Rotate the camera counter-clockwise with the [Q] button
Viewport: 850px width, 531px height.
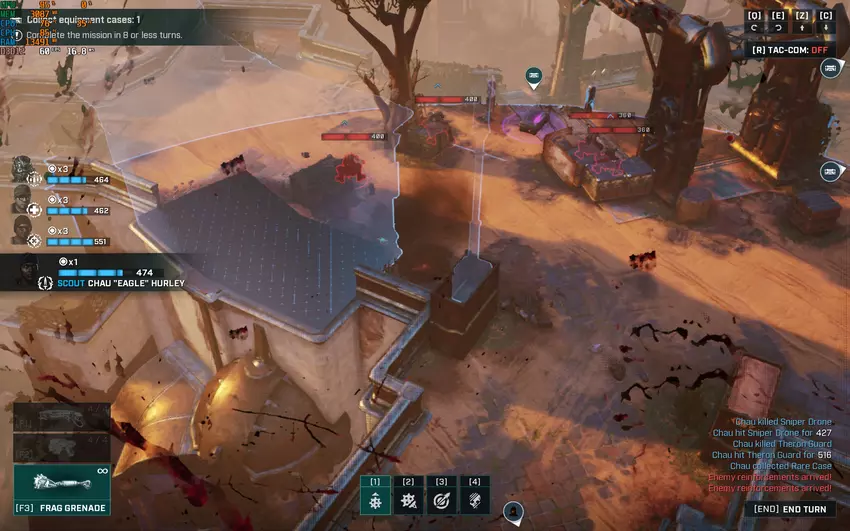click(x=754, y=21)
